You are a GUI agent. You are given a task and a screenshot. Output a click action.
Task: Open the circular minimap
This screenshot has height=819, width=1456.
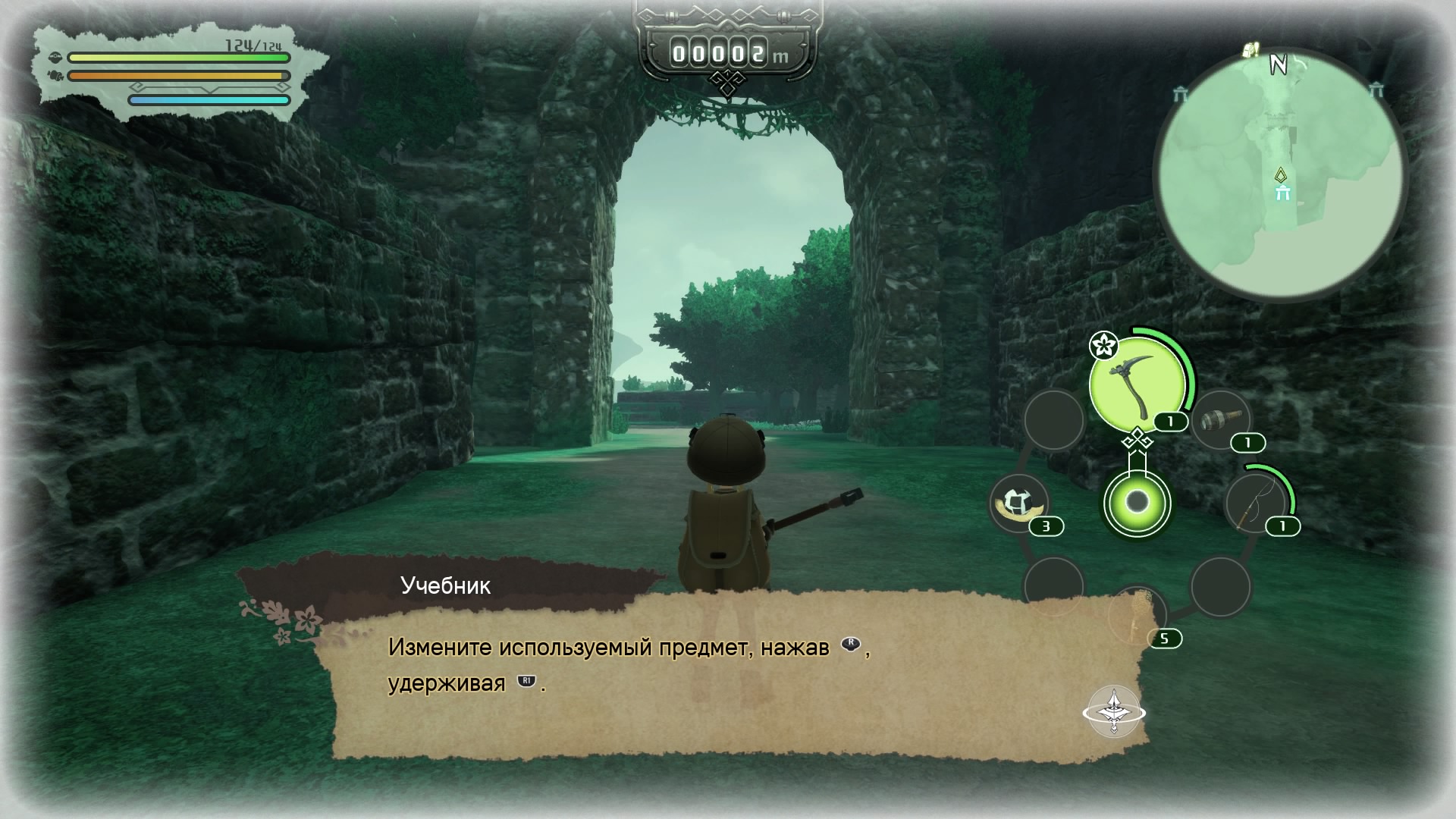click(1280, 176)
